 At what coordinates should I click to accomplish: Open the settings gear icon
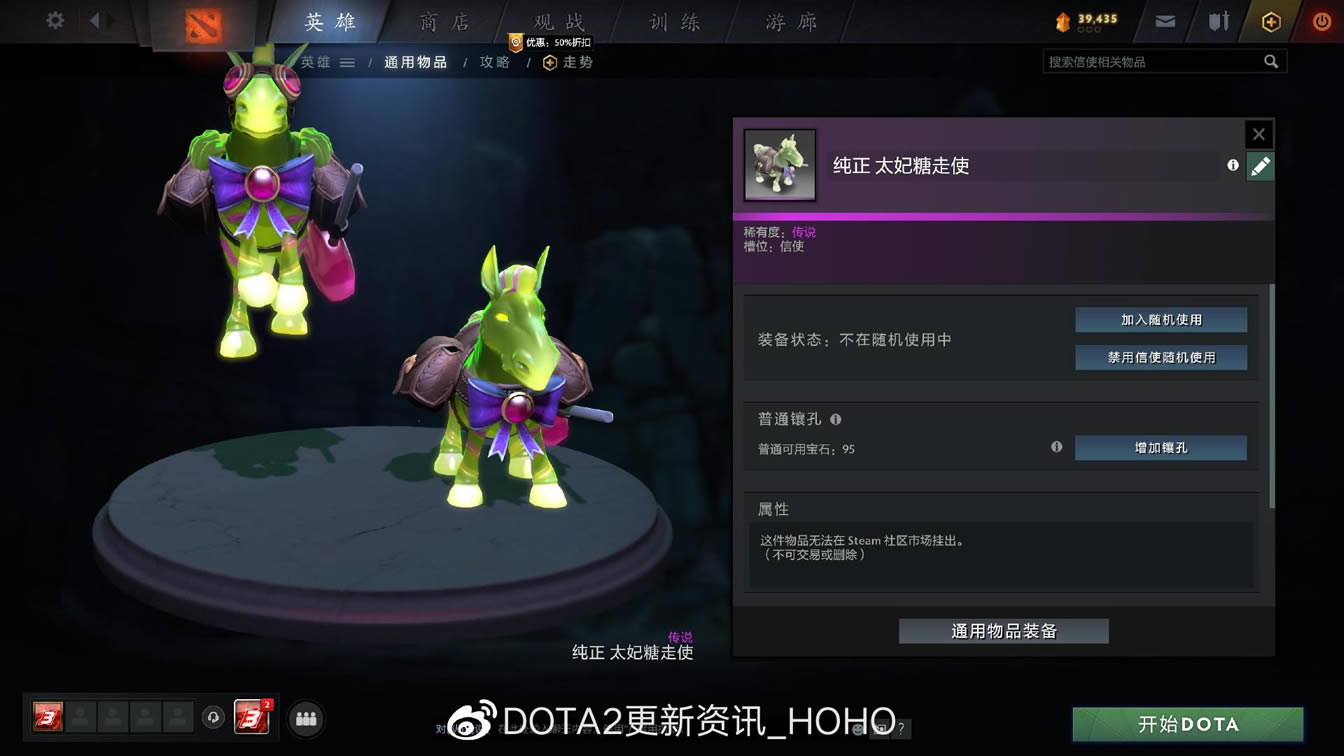coord(55,19)
